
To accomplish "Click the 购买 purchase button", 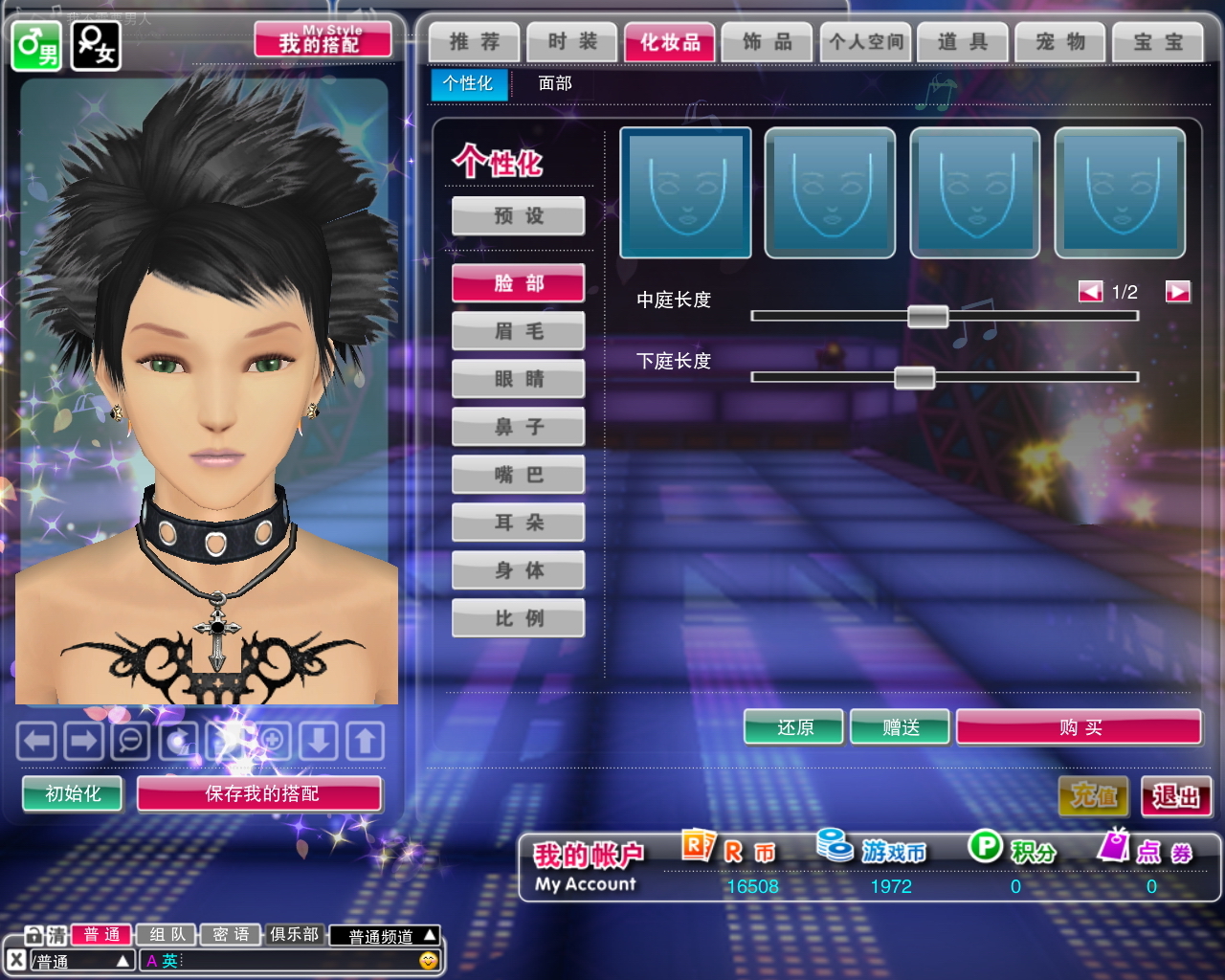I will click(x=1079, y=728).
